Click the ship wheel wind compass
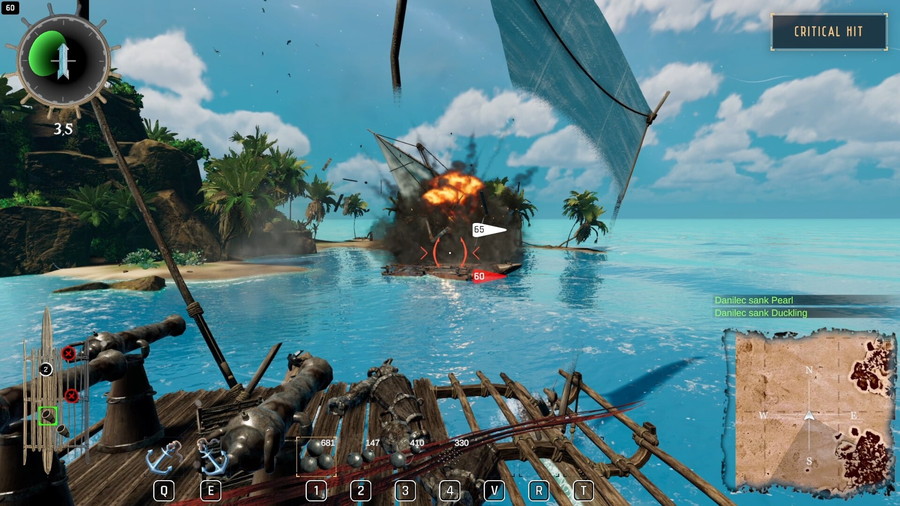The height and width of the screenshot is (506, 900). point(63,62)
